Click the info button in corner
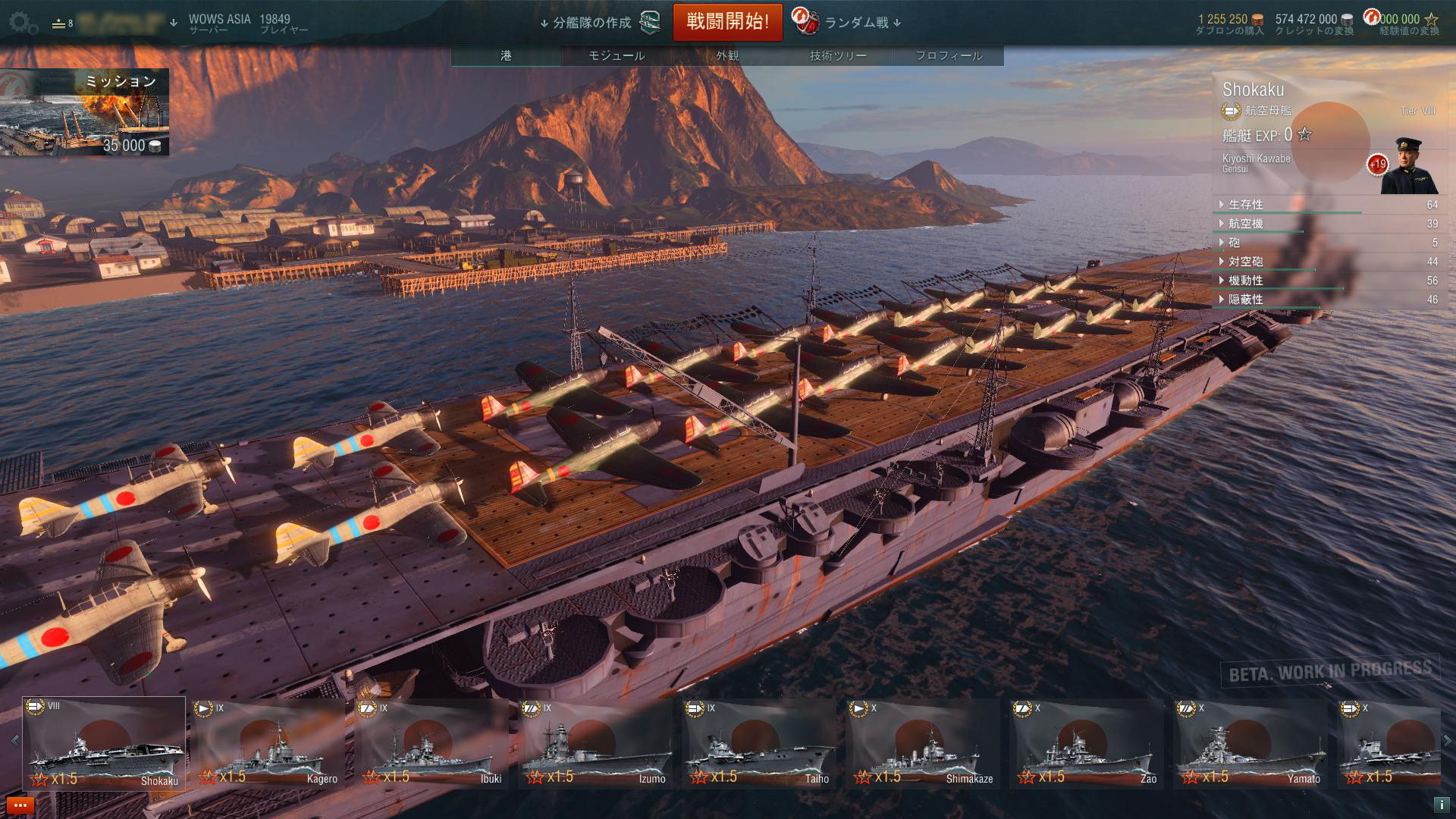Screen dimensions: 1456x819 pos(1441,805)
